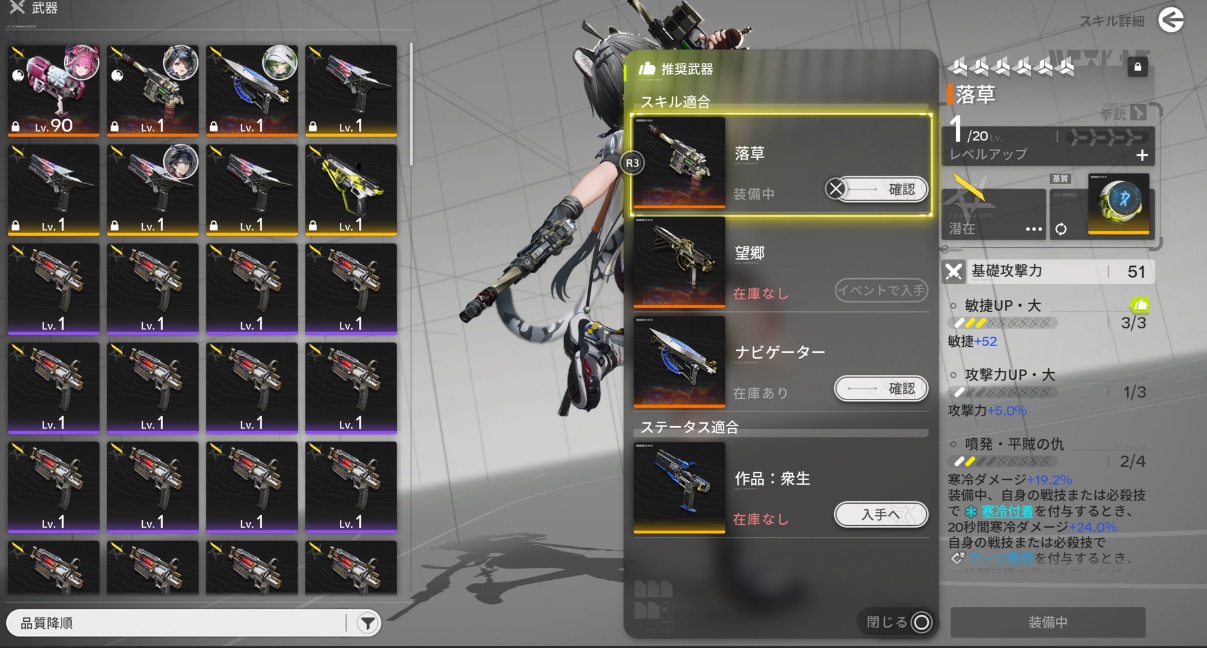This screenshot has width=1207, height=648.
Task: Toggle the weapon lock icon
Action: click(1136, 67)
